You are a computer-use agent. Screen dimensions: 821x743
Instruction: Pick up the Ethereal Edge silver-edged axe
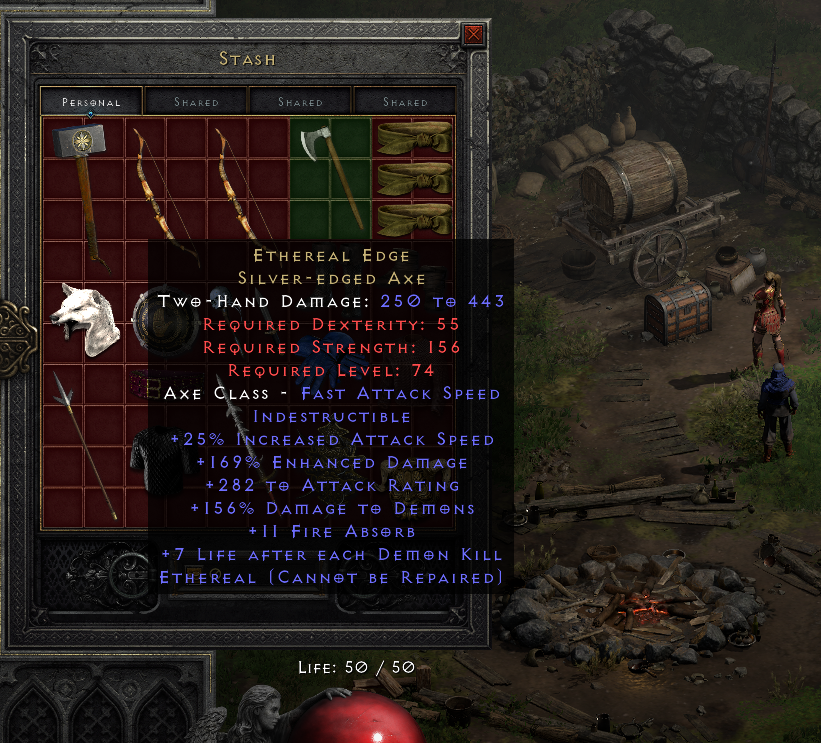[x=327, y=168]
